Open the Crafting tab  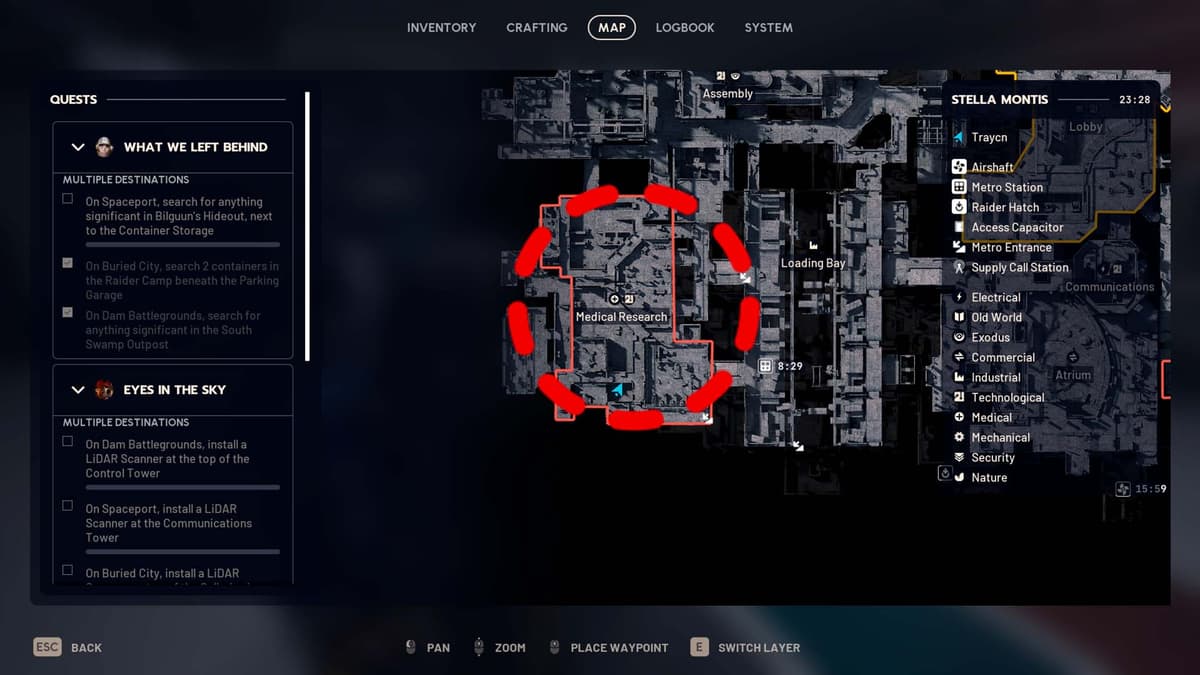pos(536,28)
